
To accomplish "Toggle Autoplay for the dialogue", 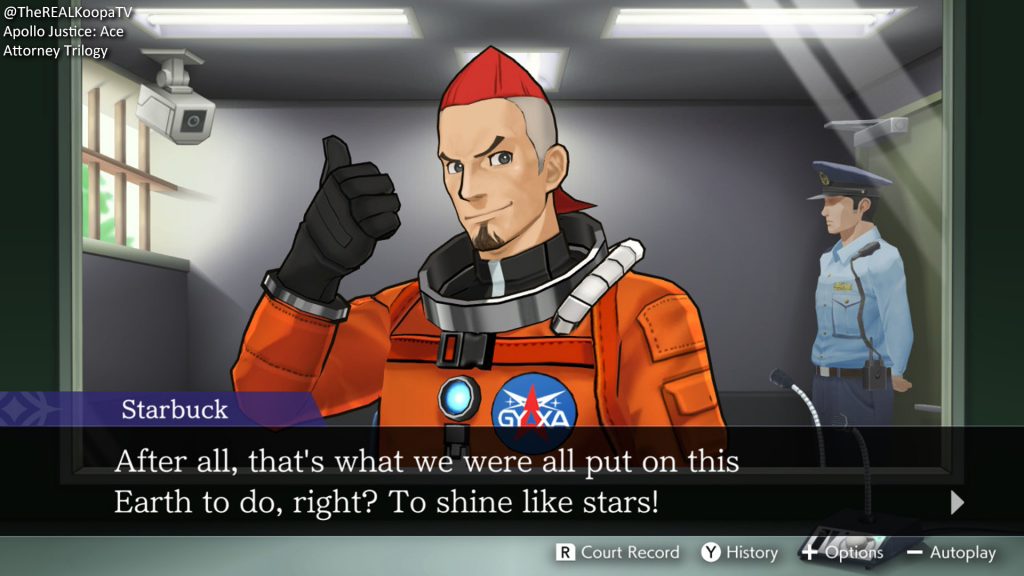I will (x=951, y=552).
